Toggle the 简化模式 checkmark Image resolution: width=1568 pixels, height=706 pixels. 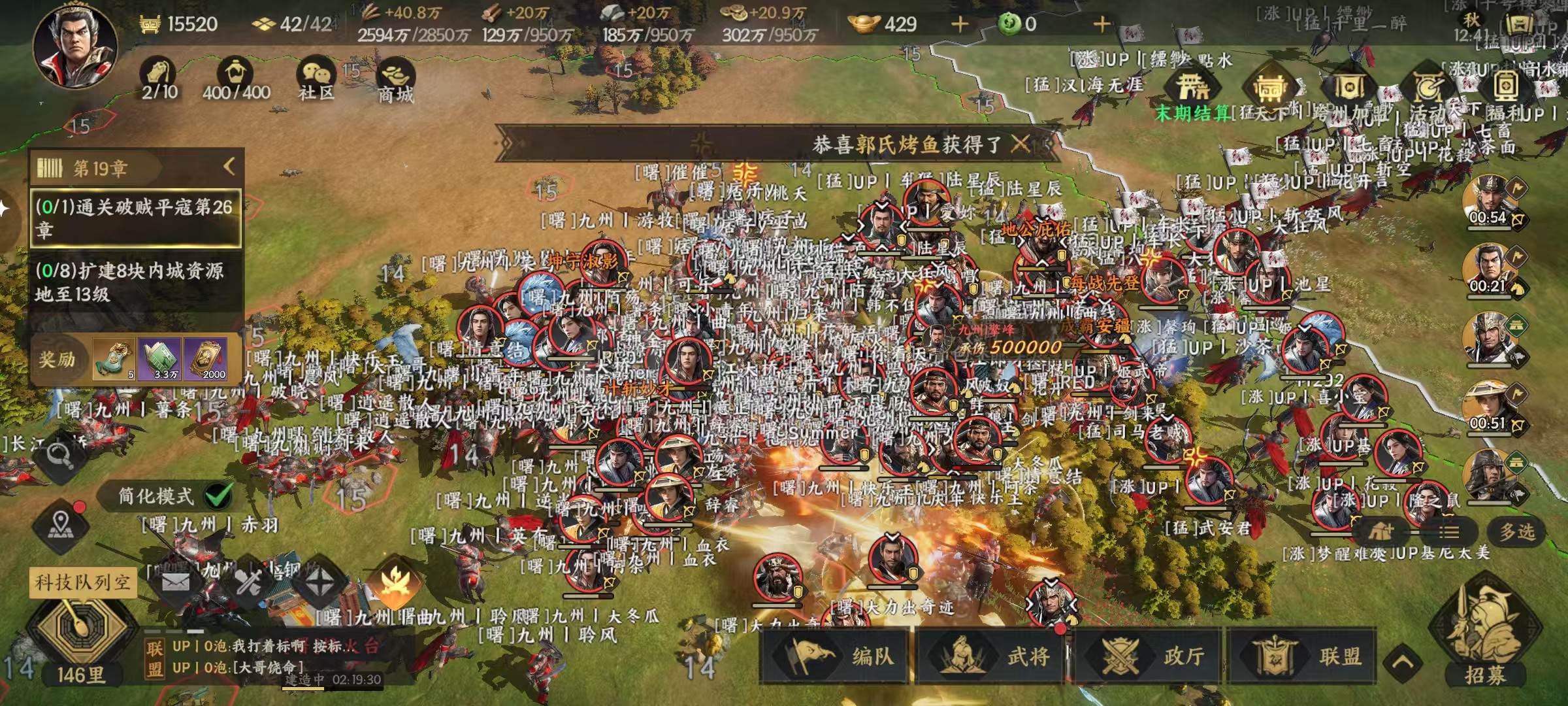(219, 496)
